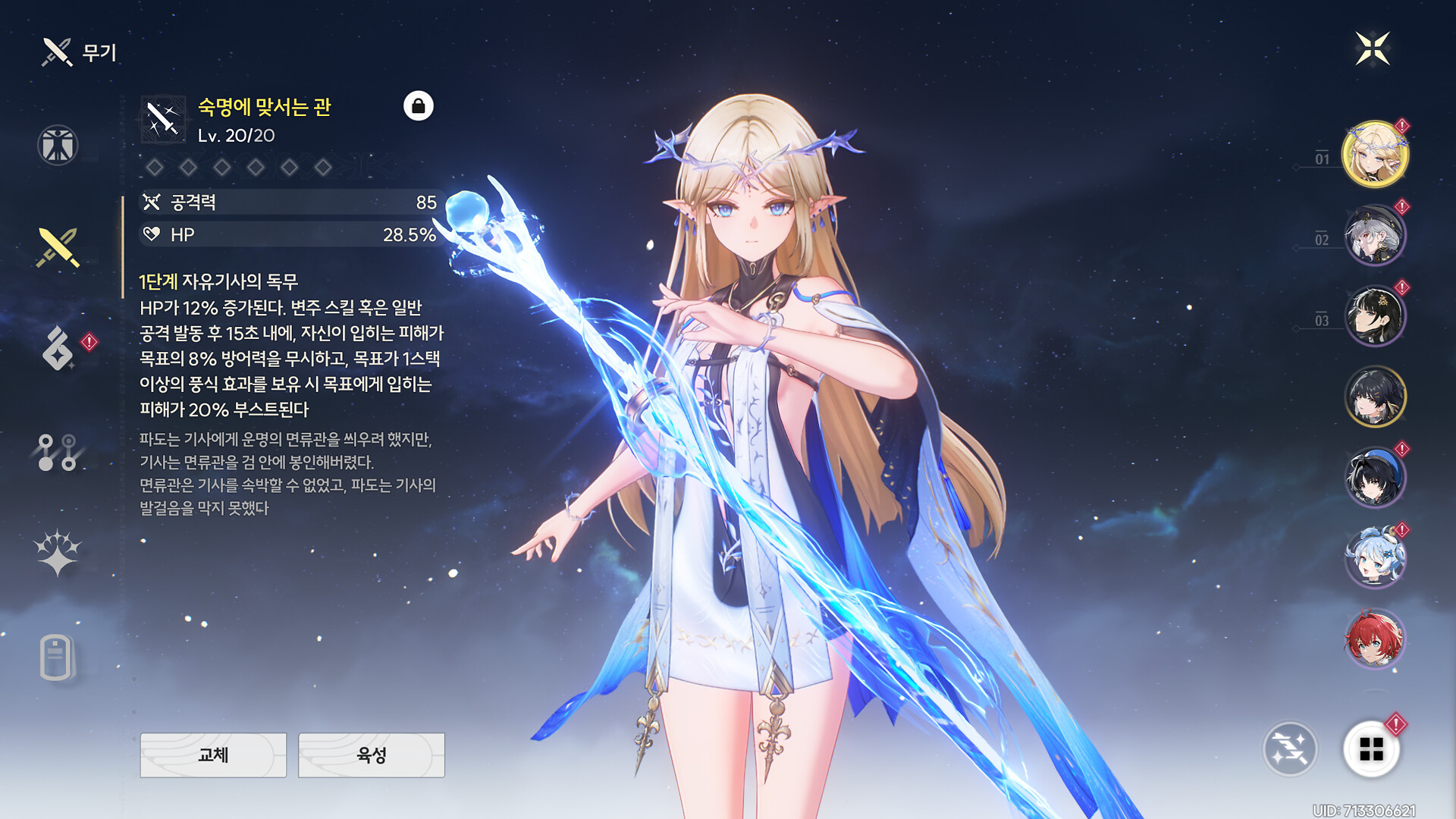Select the crossed swords weapon tab
Screen dimensions: 1456x819
[58, 247]
